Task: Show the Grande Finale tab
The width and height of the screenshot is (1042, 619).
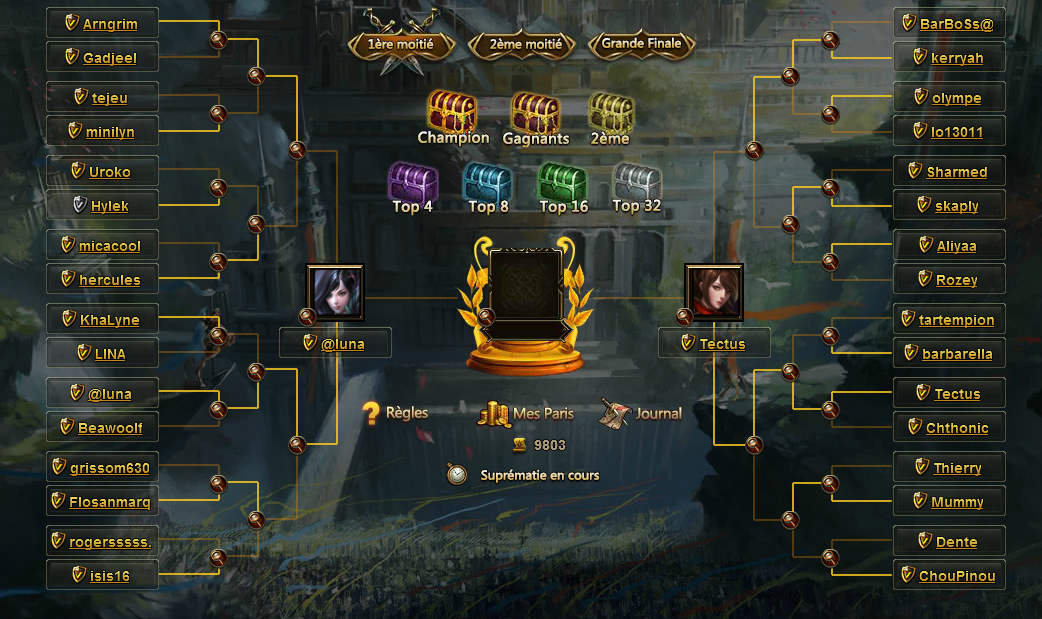Action: 641,44
